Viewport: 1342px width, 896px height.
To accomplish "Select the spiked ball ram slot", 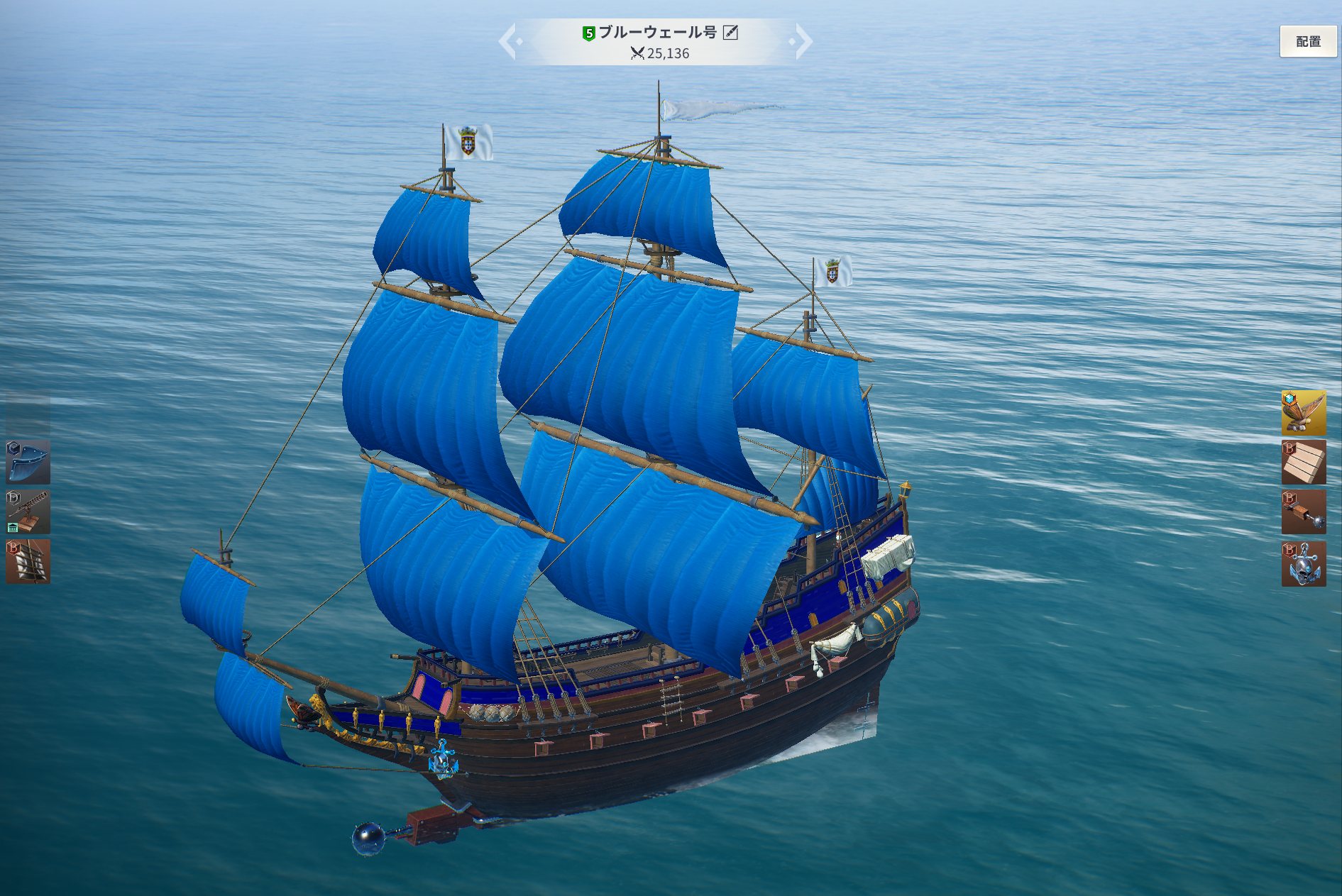I will tap(1303, 512).
